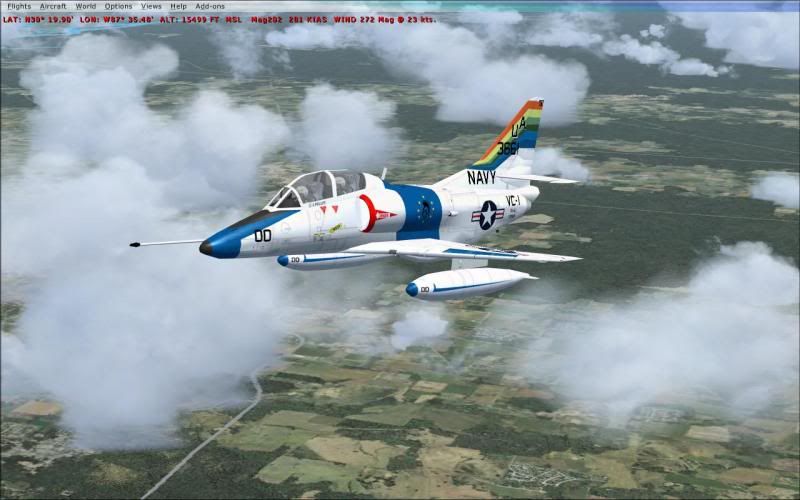Click the Help menu
800x500 pixels.
coord(178,6)
